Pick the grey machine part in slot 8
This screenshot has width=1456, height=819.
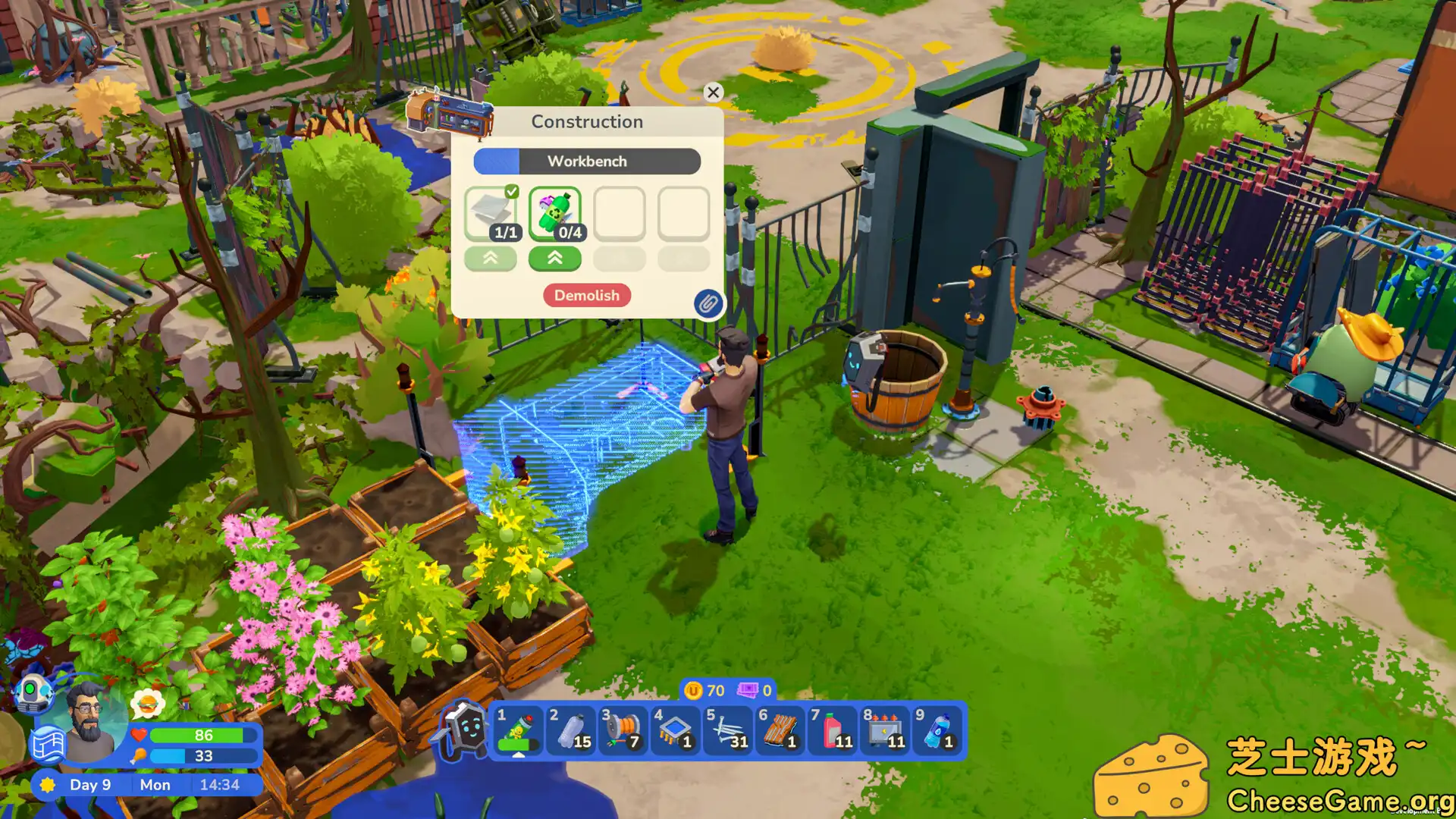point(885,730)
